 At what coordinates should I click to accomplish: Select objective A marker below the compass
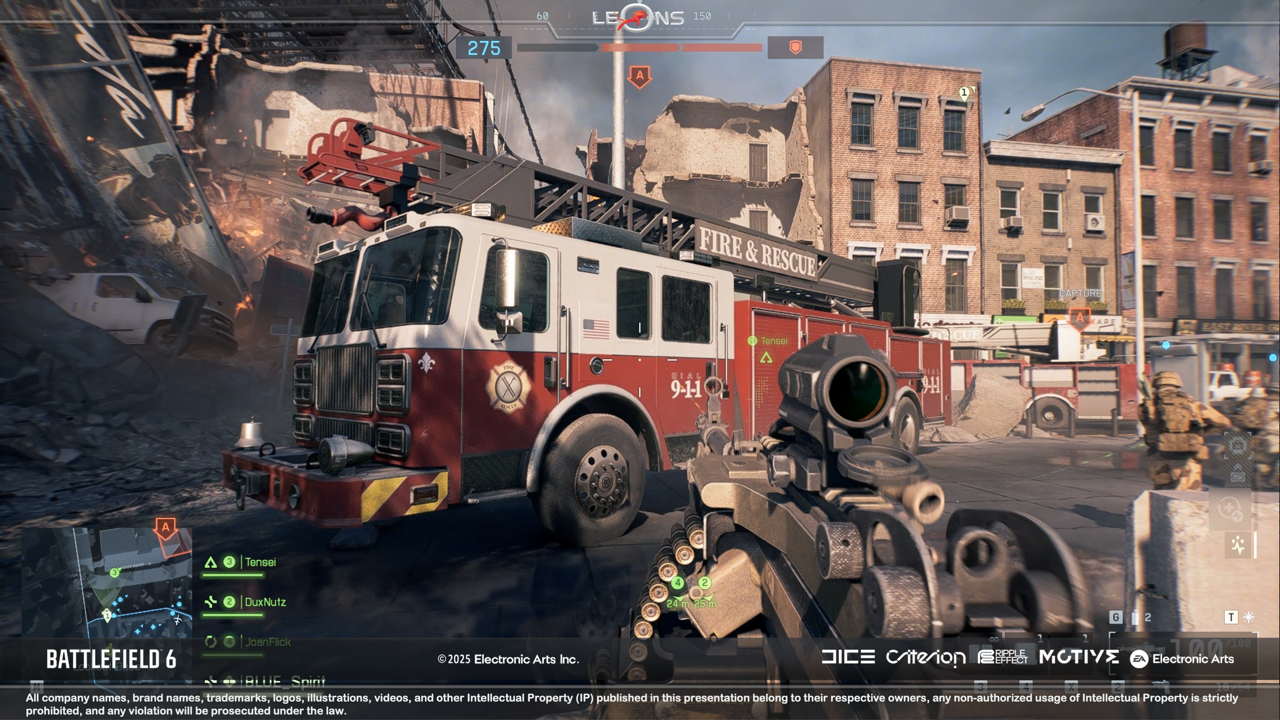[x=639, y=77]
